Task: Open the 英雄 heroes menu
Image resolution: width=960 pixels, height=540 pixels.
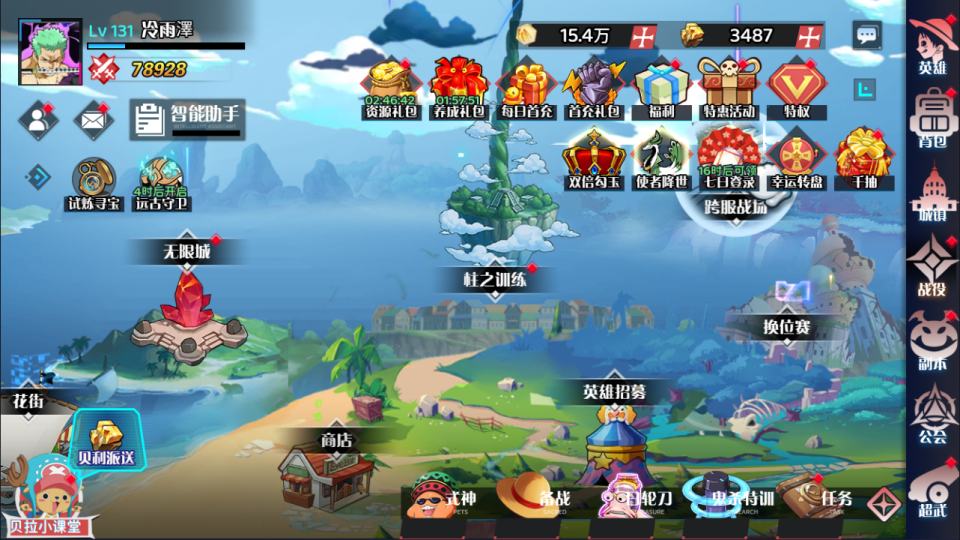Action: [x=932, y=44]
